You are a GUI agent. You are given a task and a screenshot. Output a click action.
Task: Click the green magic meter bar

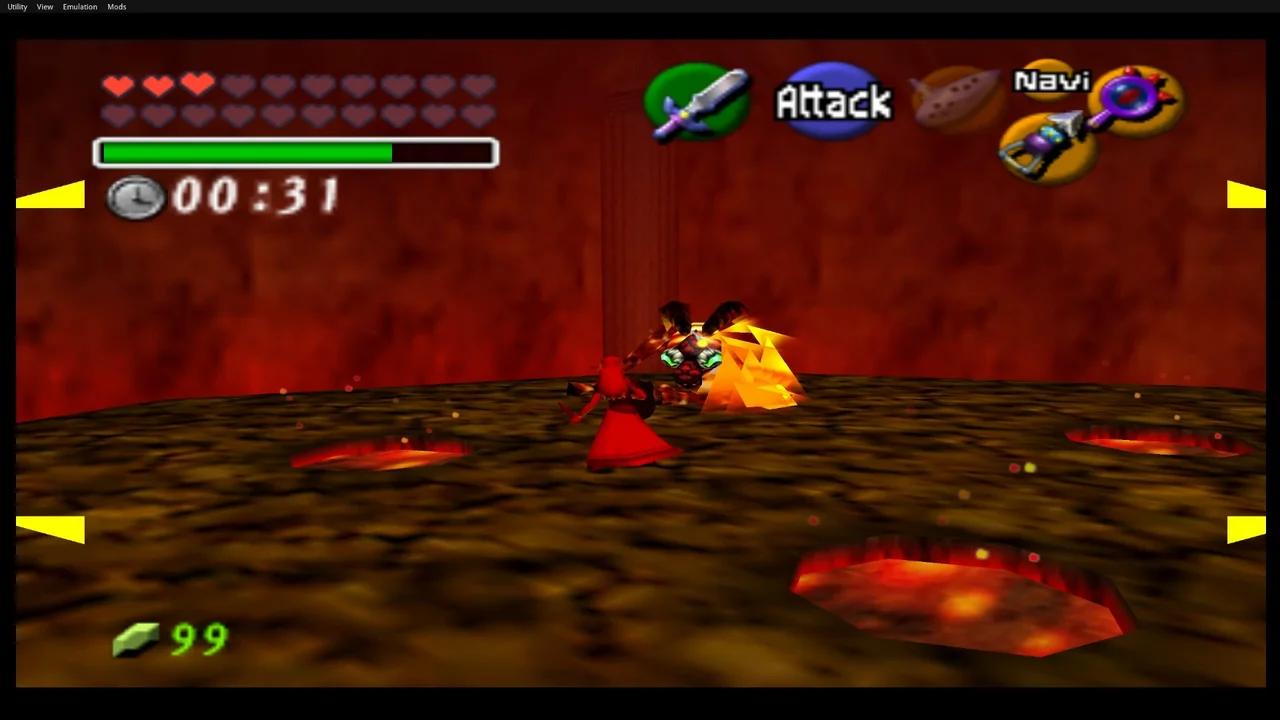tap(245, 153)
